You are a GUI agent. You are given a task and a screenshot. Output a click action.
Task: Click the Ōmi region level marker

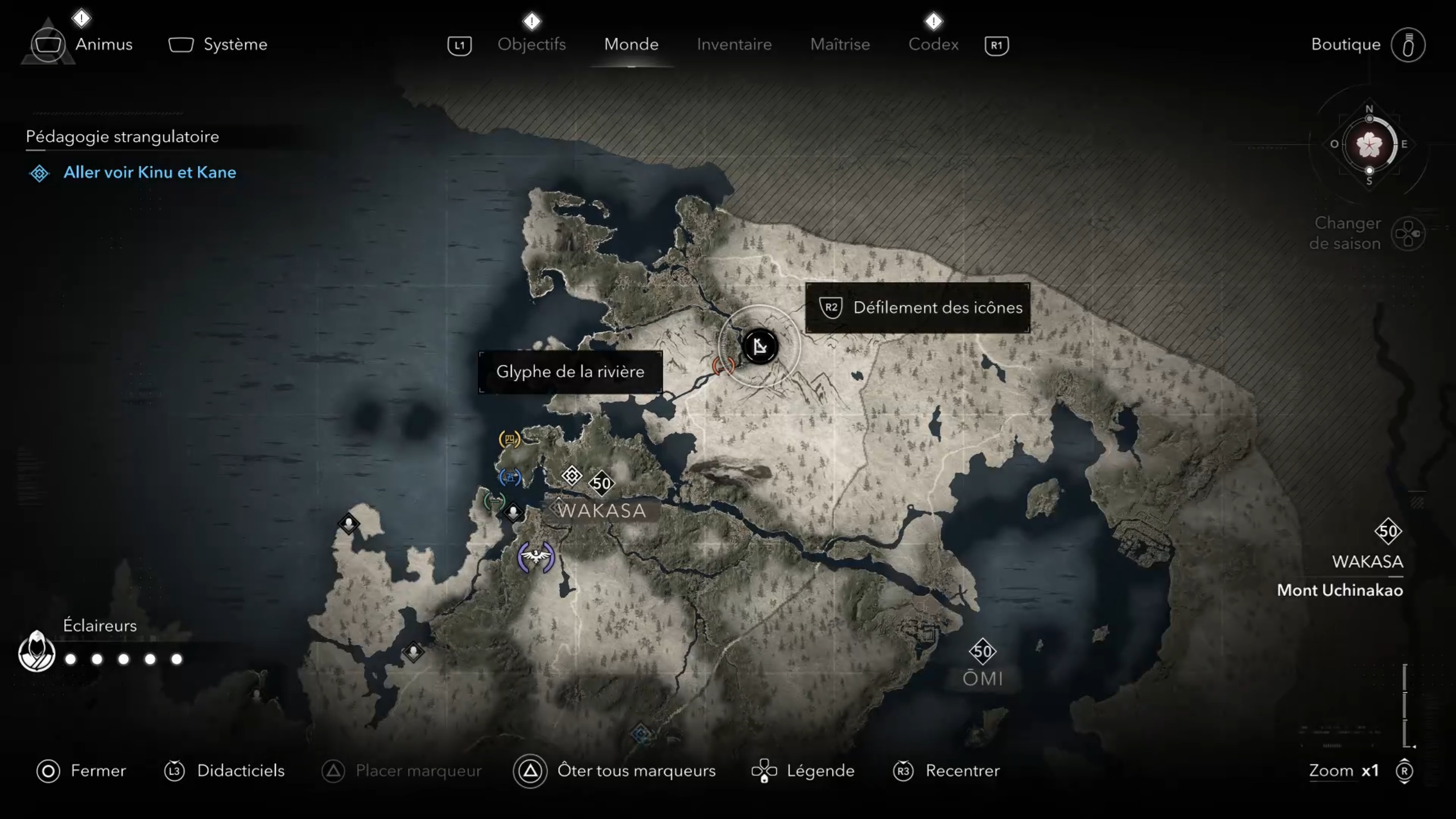(983, 652)
